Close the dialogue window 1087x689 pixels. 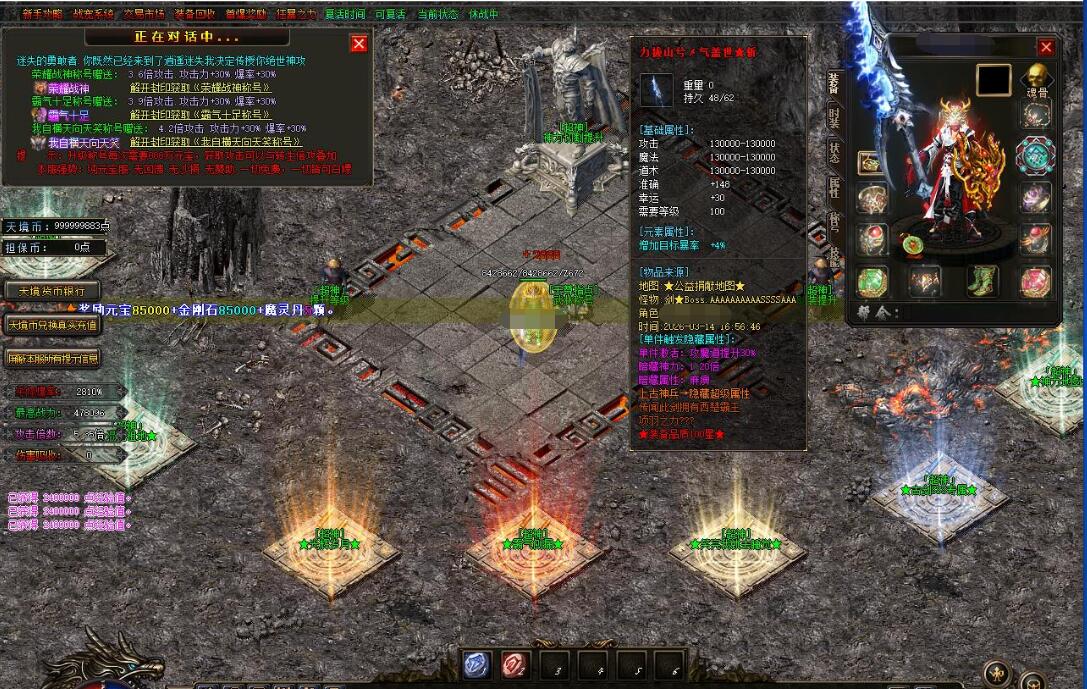tap(359, 43)
